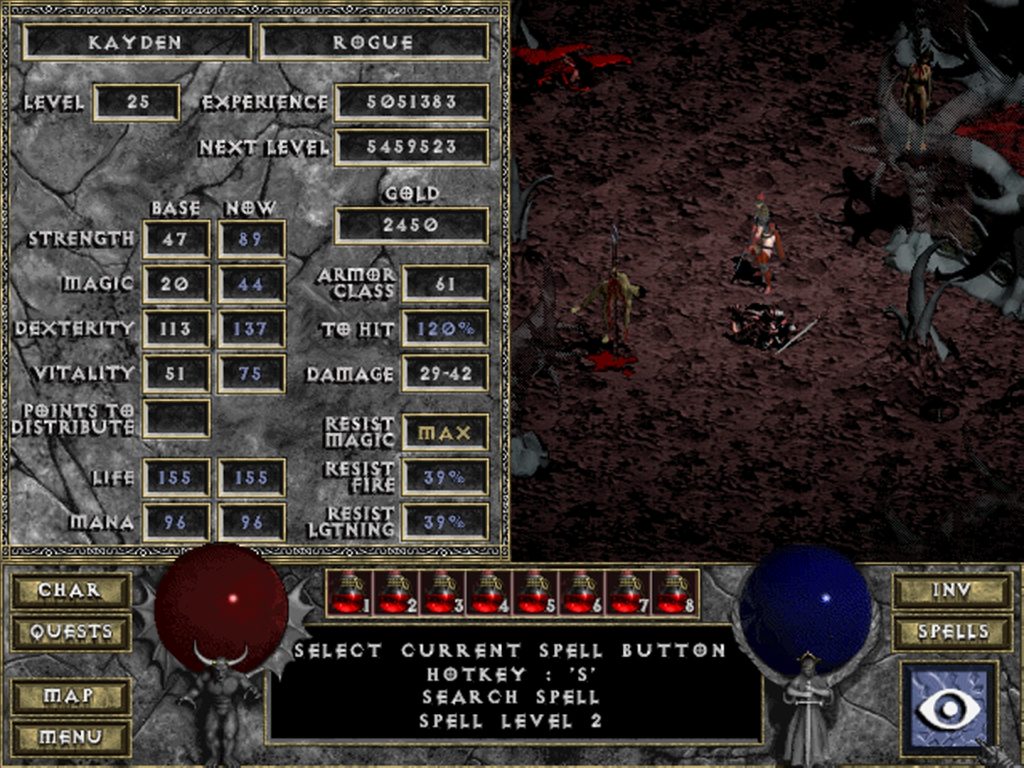Open the QUESTS log
The width and height of the screenshot is (1024, 768).
(x=70, y=632)
